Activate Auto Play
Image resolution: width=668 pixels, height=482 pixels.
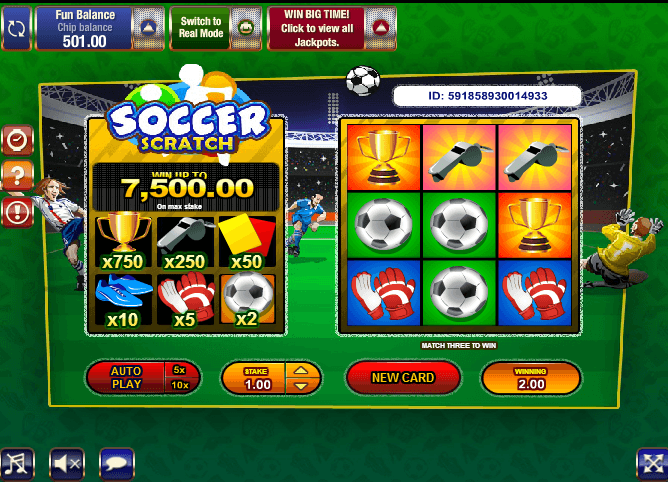127,377
